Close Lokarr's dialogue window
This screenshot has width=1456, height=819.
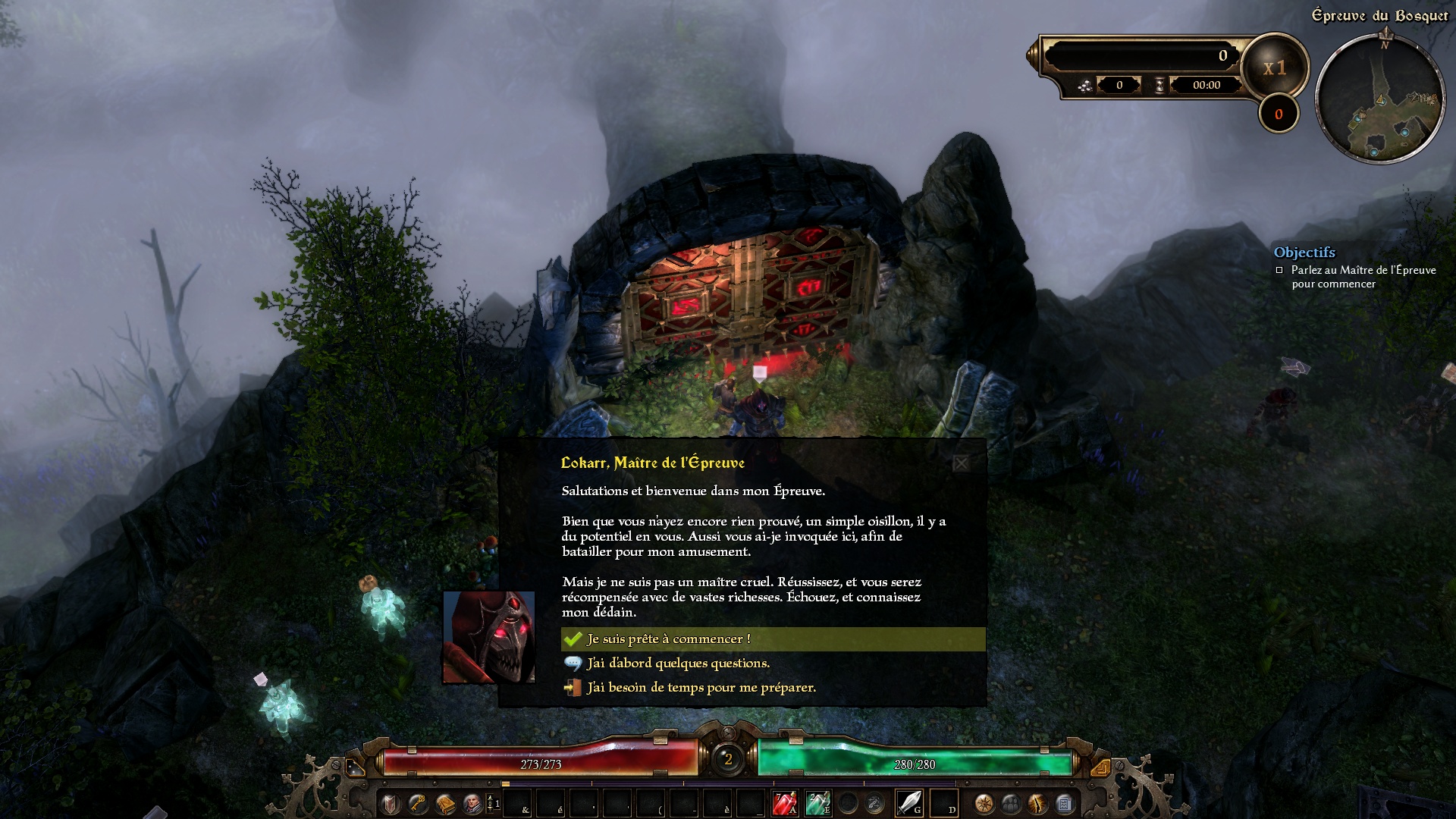click(x=961, y=463)
